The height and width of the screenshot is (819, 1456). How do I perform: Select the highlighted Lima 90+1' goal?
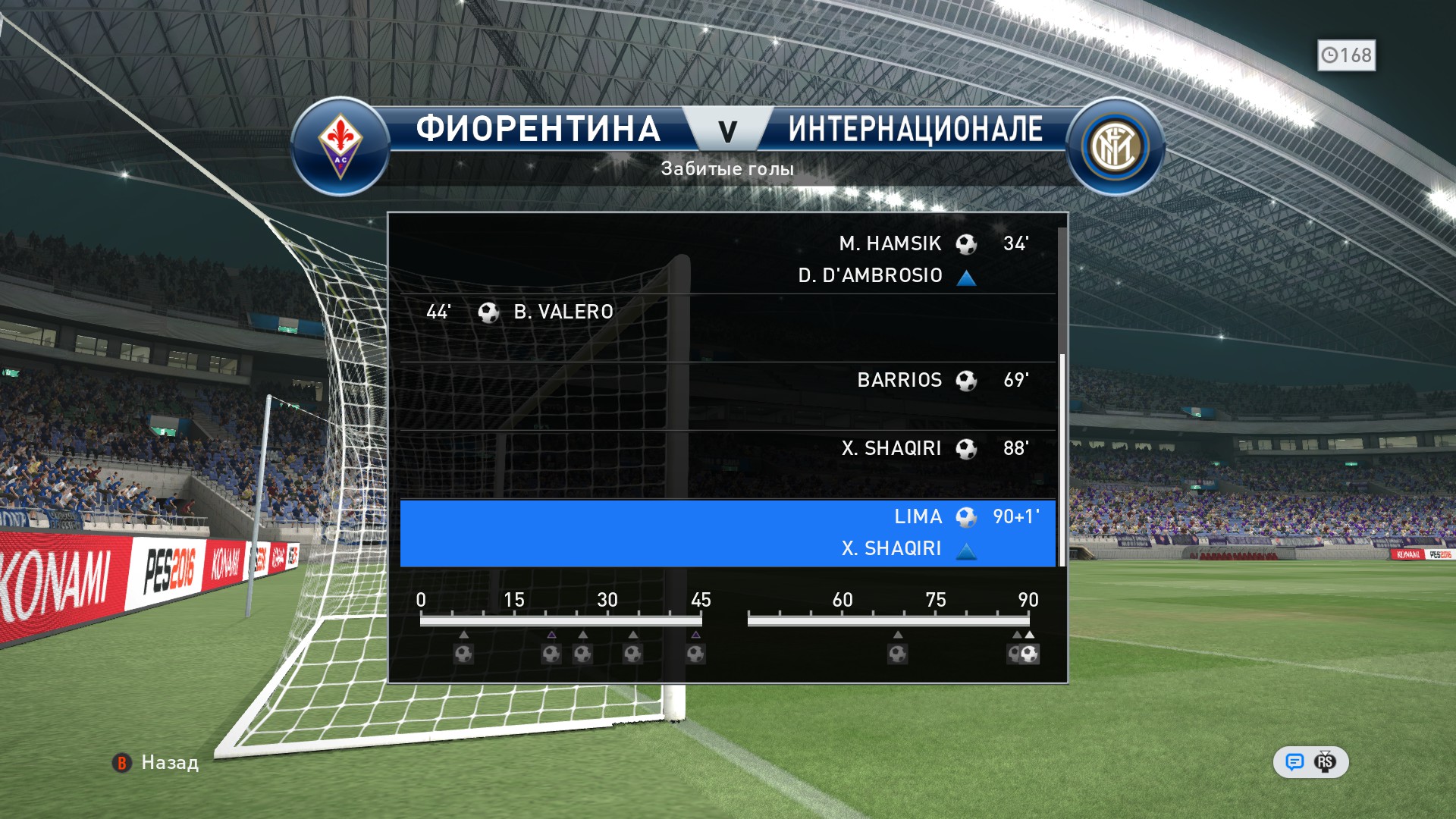[x=728, y=532]
